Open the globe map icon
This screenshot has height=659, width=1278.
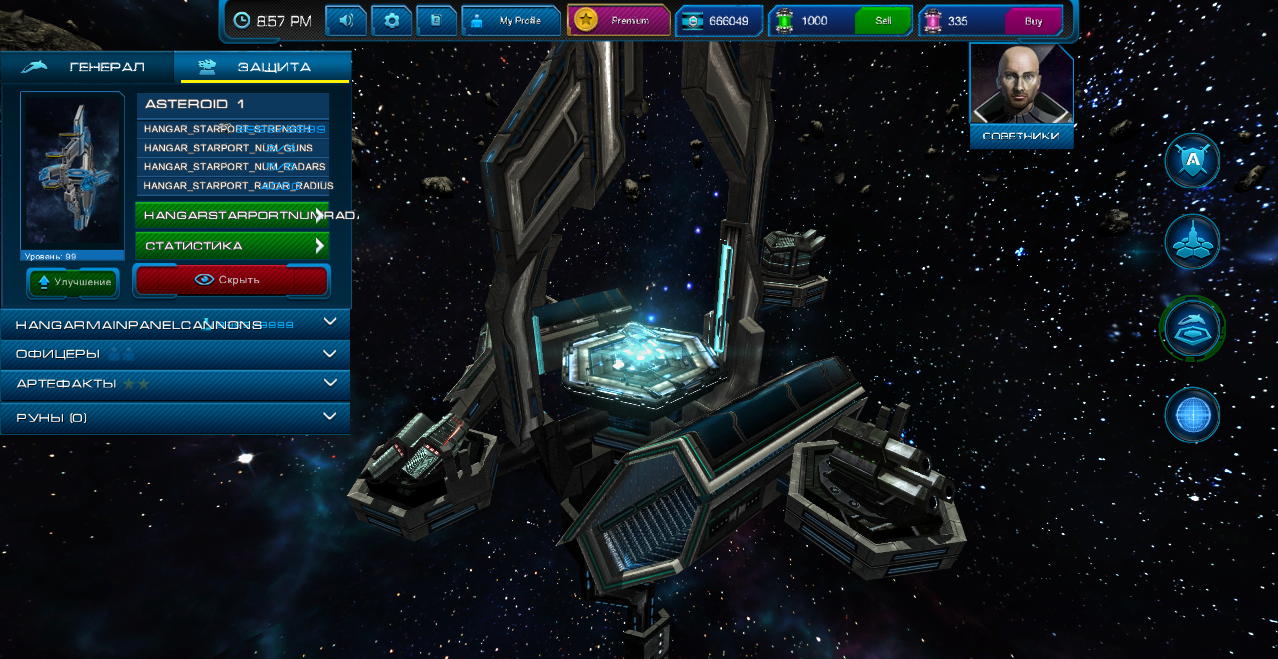click(x=1192, y=414)
